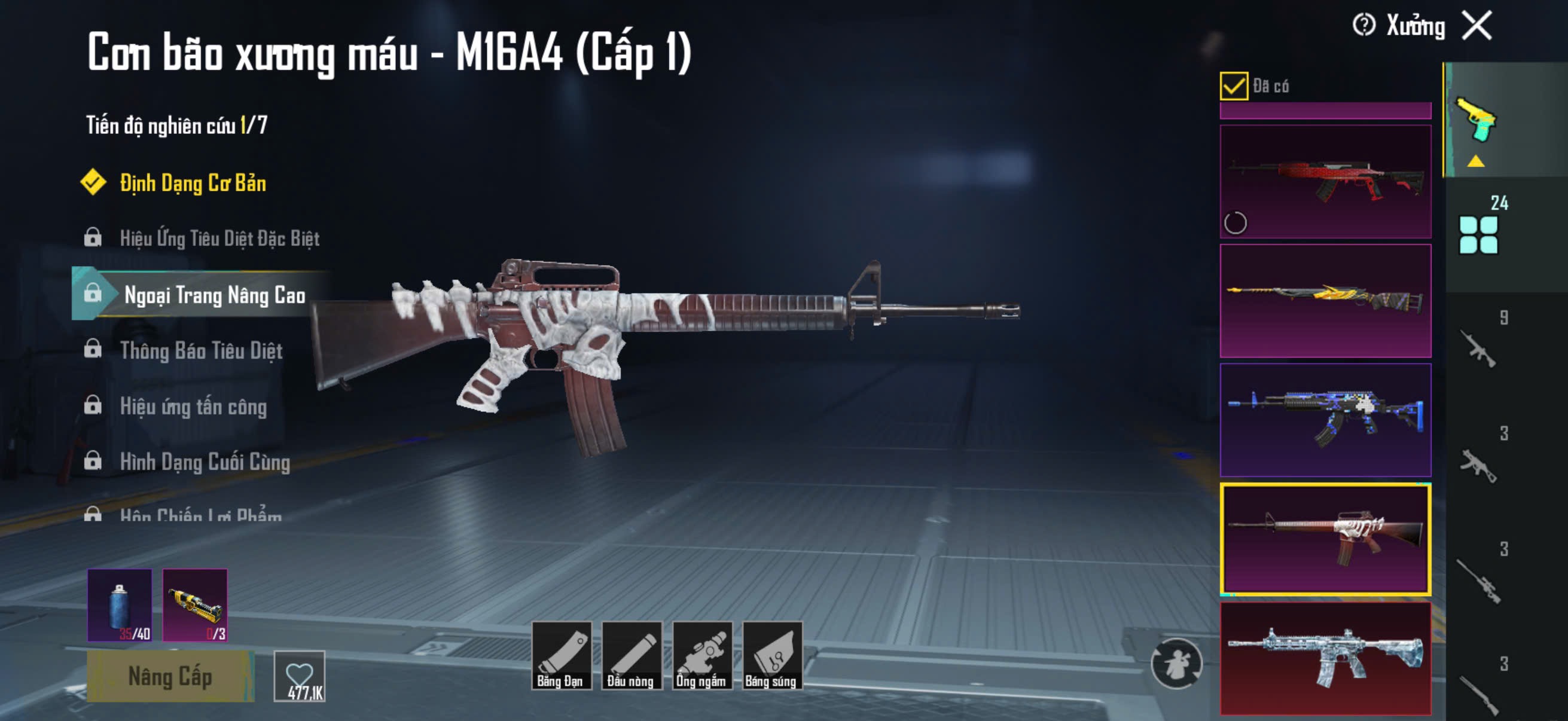Like the skin with the heart button
Viewport: 1568px width, 721px height.
point(300,676)
